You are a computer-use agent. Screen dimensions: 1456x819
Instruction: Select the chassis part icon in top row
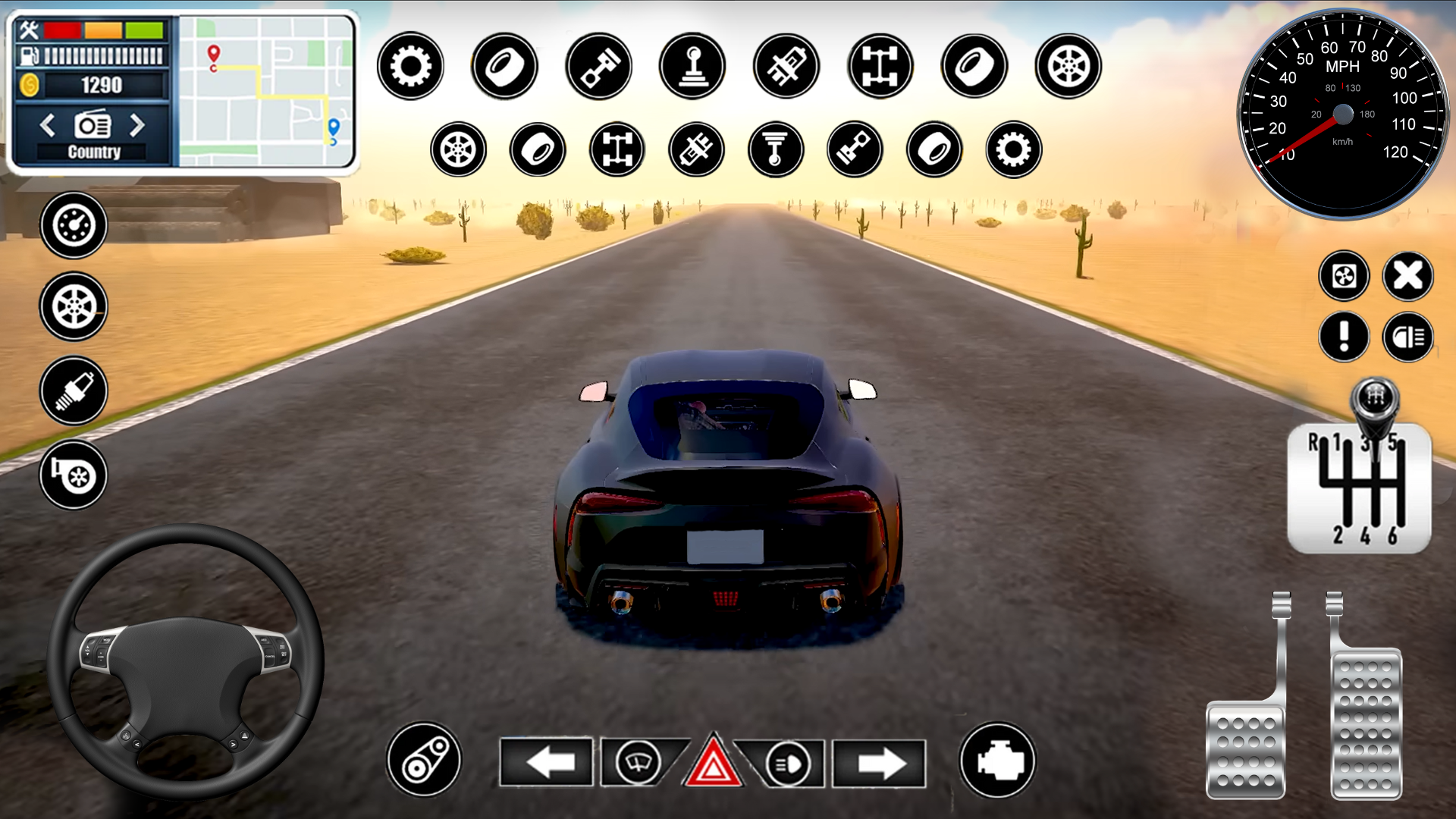[880, 66]
